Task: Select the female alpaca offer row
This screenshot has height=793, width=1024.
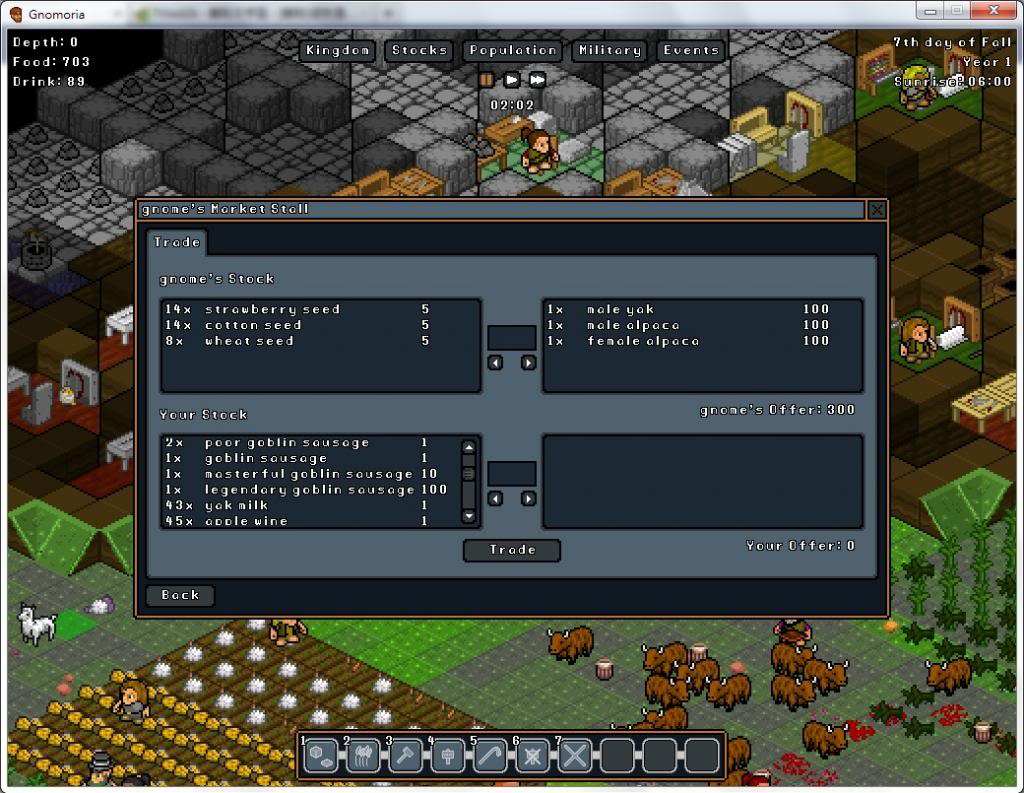Action: [690, 341]
